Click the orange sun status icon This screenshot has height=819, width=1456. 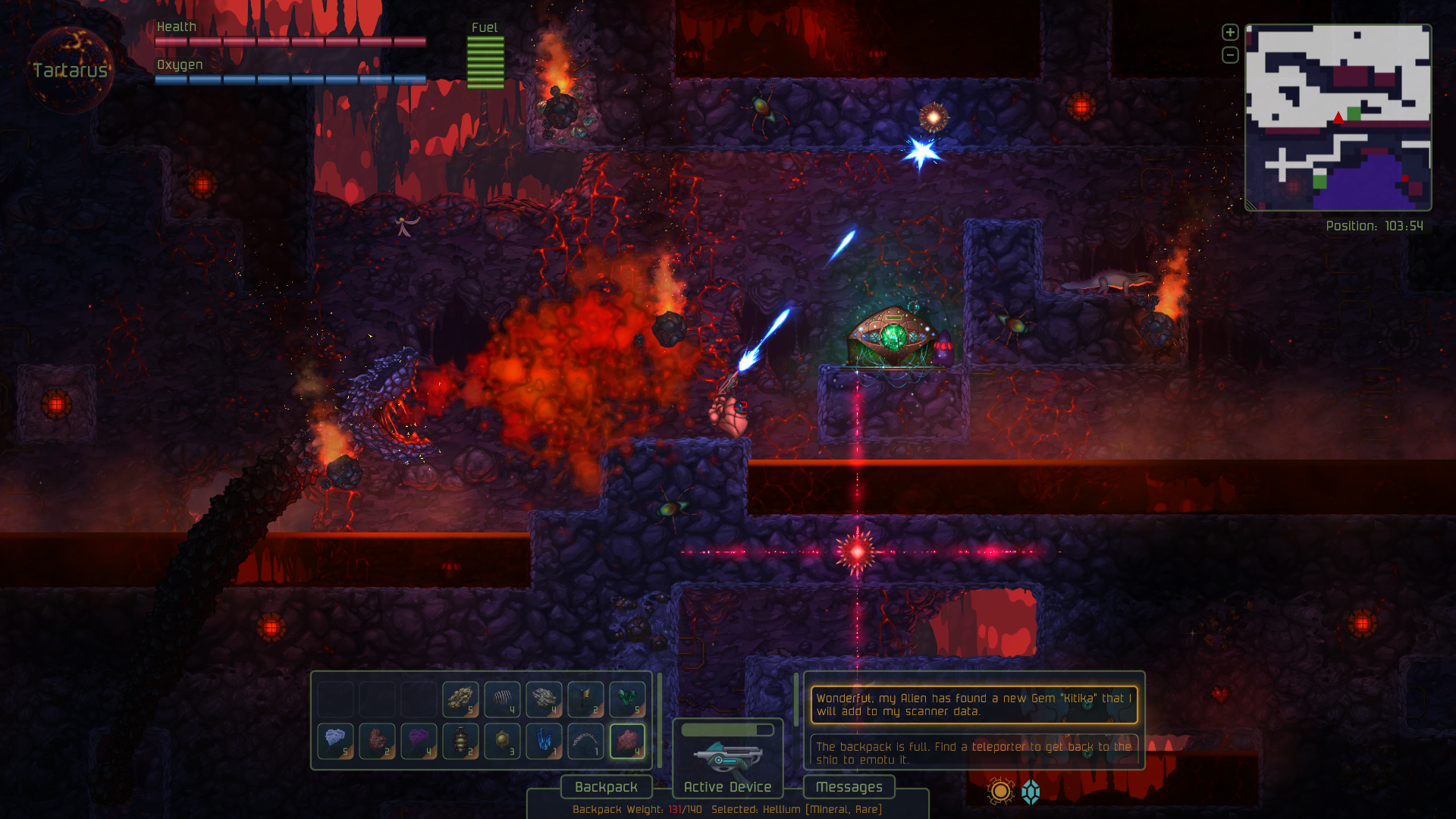[1000, 792]
